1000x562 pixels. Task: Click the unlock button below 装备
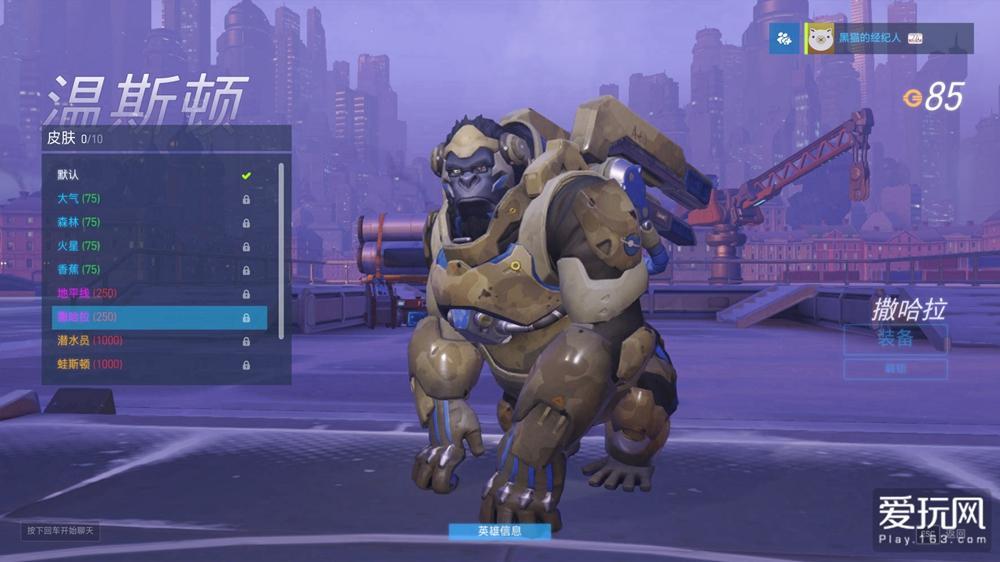895,369
